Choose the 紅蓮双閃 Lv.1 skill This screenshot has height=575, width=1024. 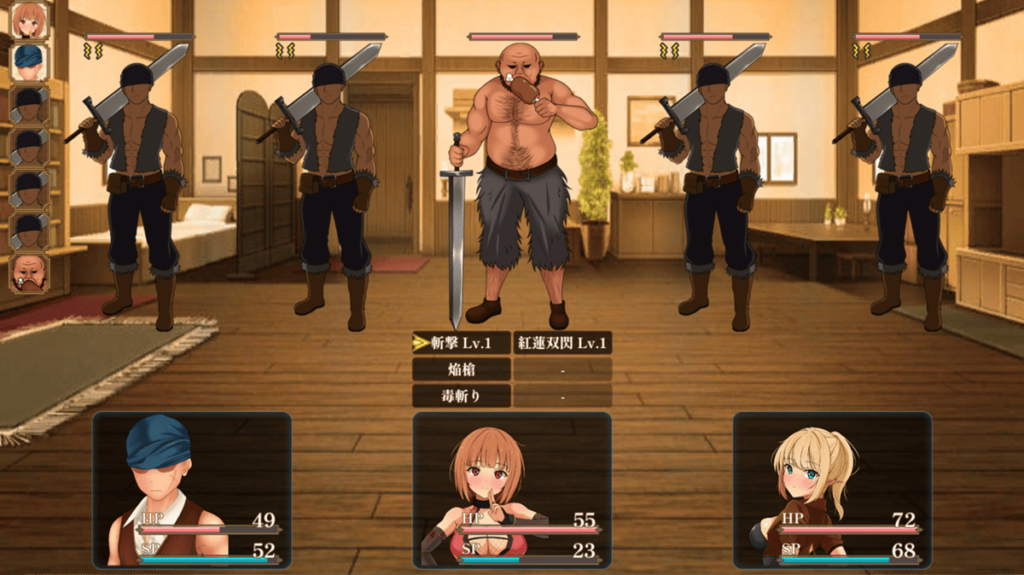(x=562, y=343)
